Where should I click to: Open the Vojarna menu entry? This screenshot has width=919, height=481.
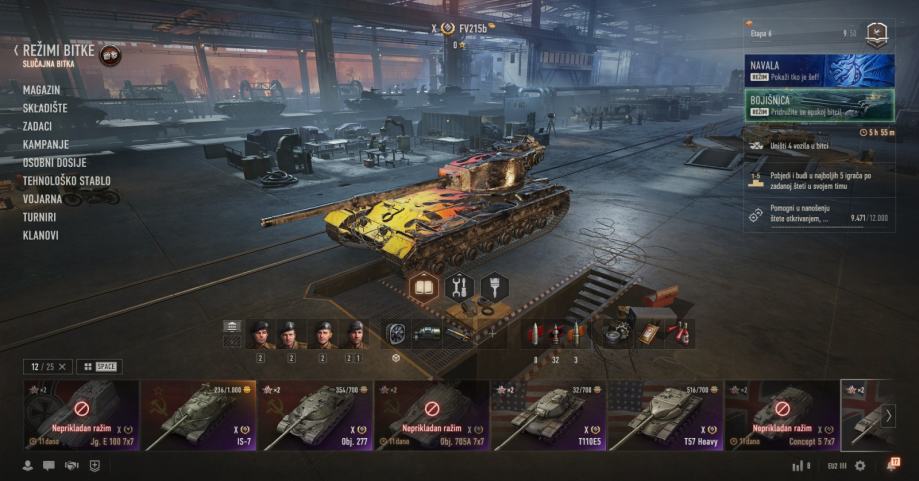[x=42, y=199]
